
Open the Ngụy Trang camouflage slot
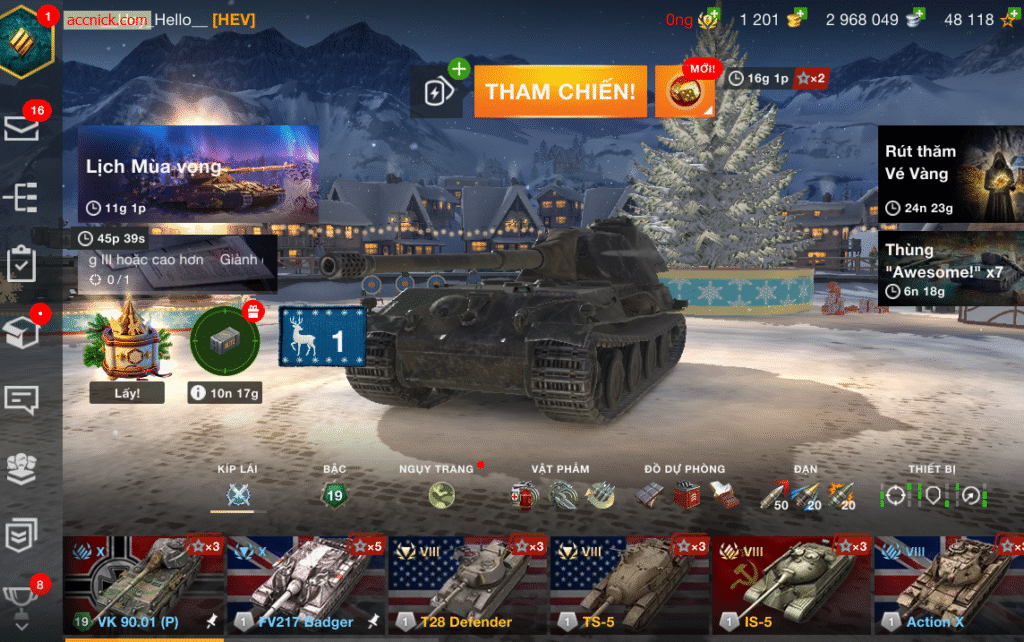click(x=441, y=494)
